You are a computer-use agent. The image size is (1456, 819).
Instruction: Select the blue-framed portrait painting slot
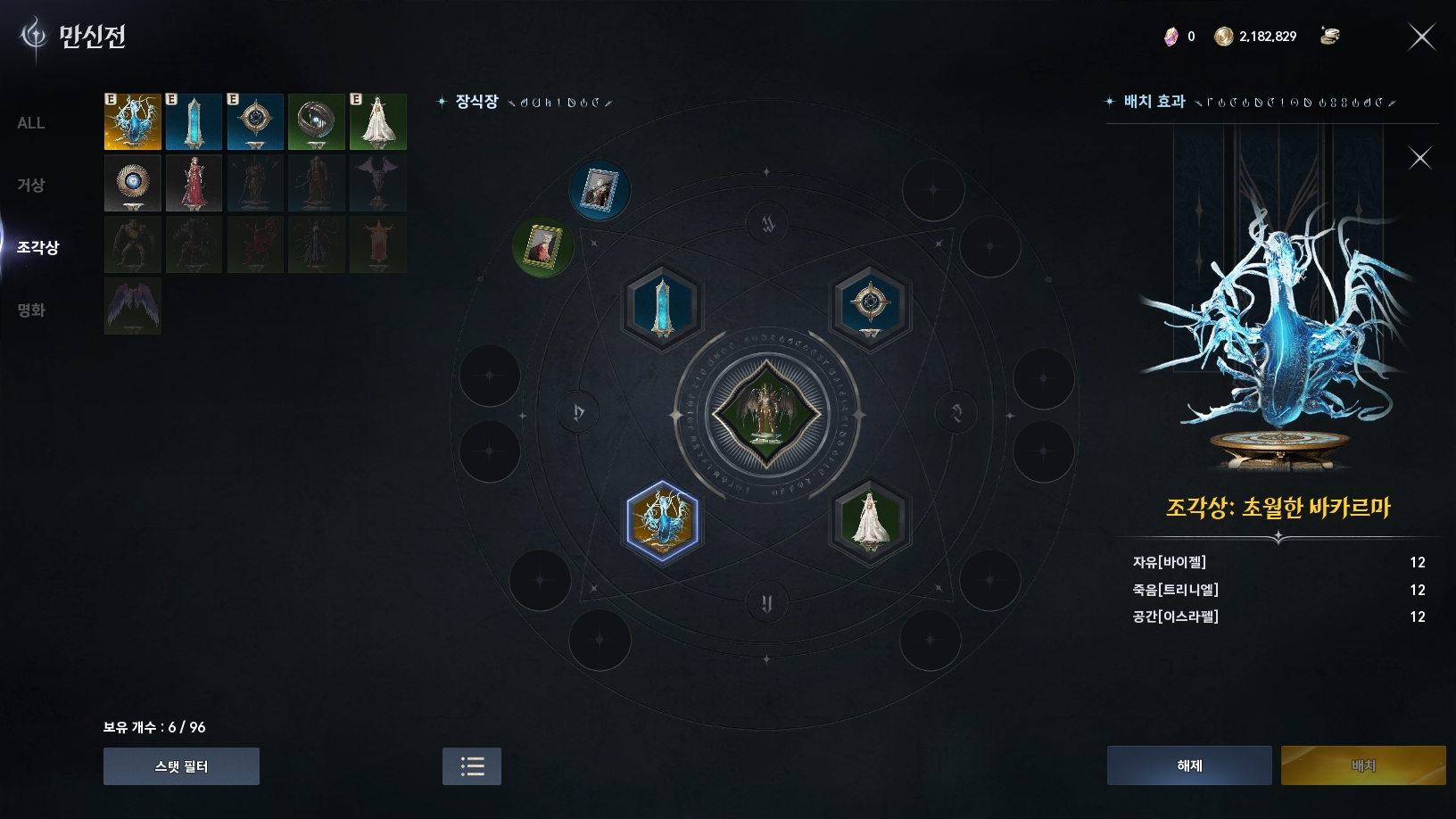pyautogui.click(x=600, y=191)
